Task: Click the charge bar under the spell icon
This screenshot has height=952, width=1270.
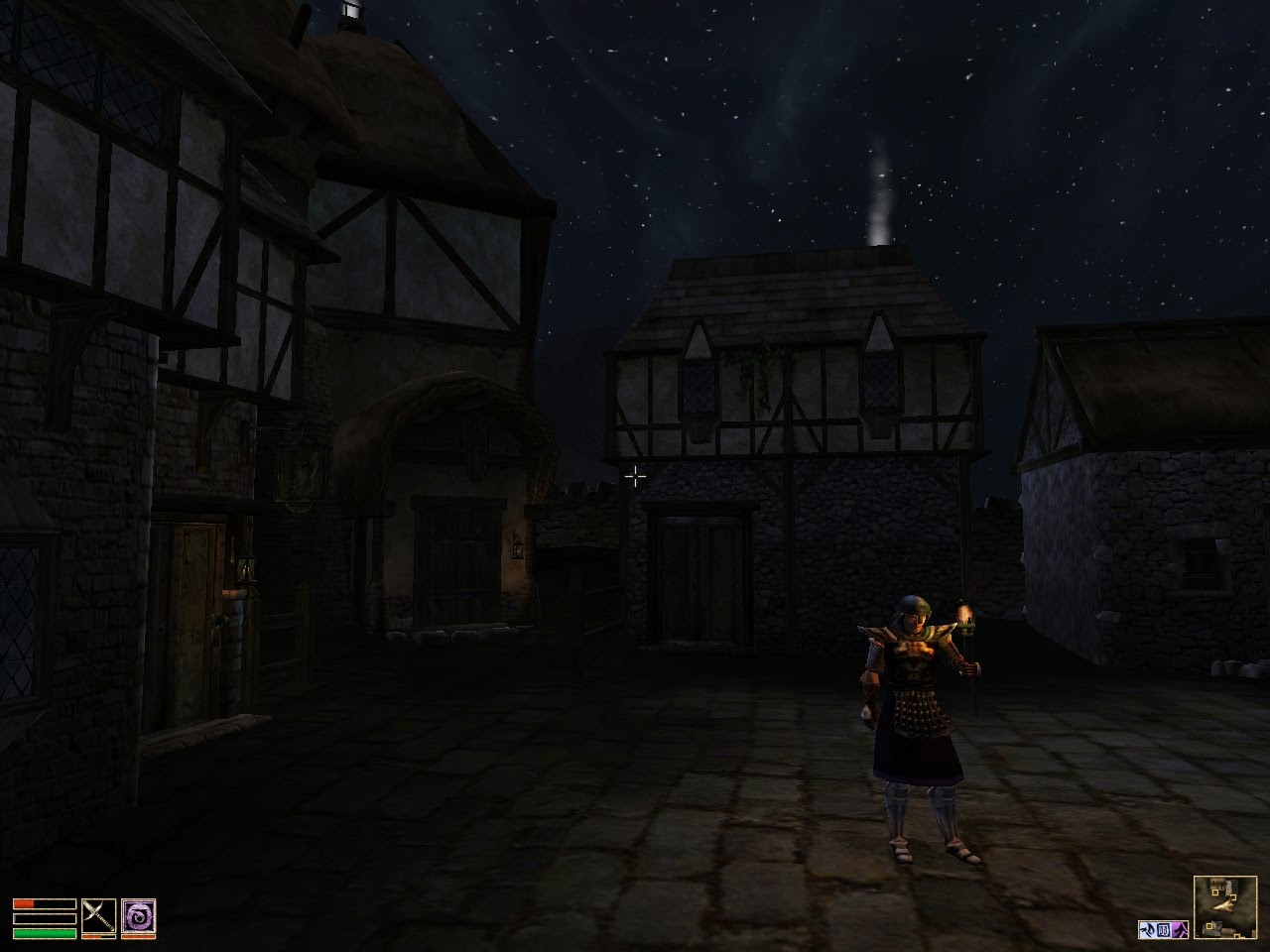Action: [x=139, y=936]
